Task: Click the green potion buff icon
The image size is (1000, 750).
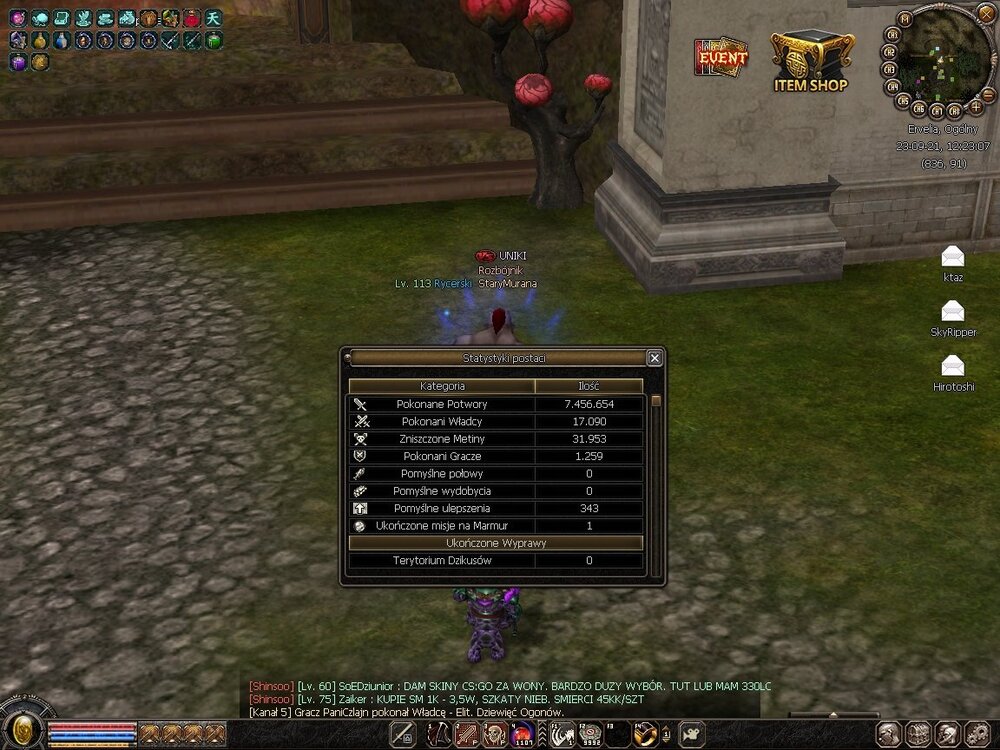Action: pyautogui.click(x=214, y=40)
